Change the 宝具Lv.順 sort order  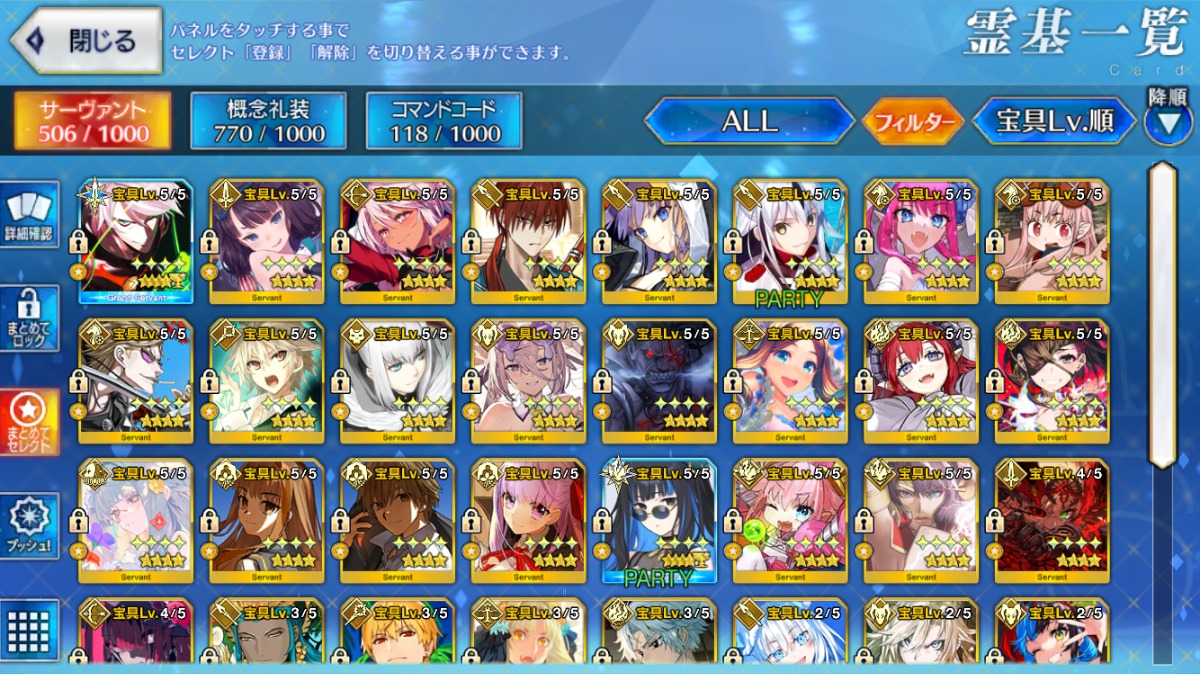click(x=1054, y=121)
